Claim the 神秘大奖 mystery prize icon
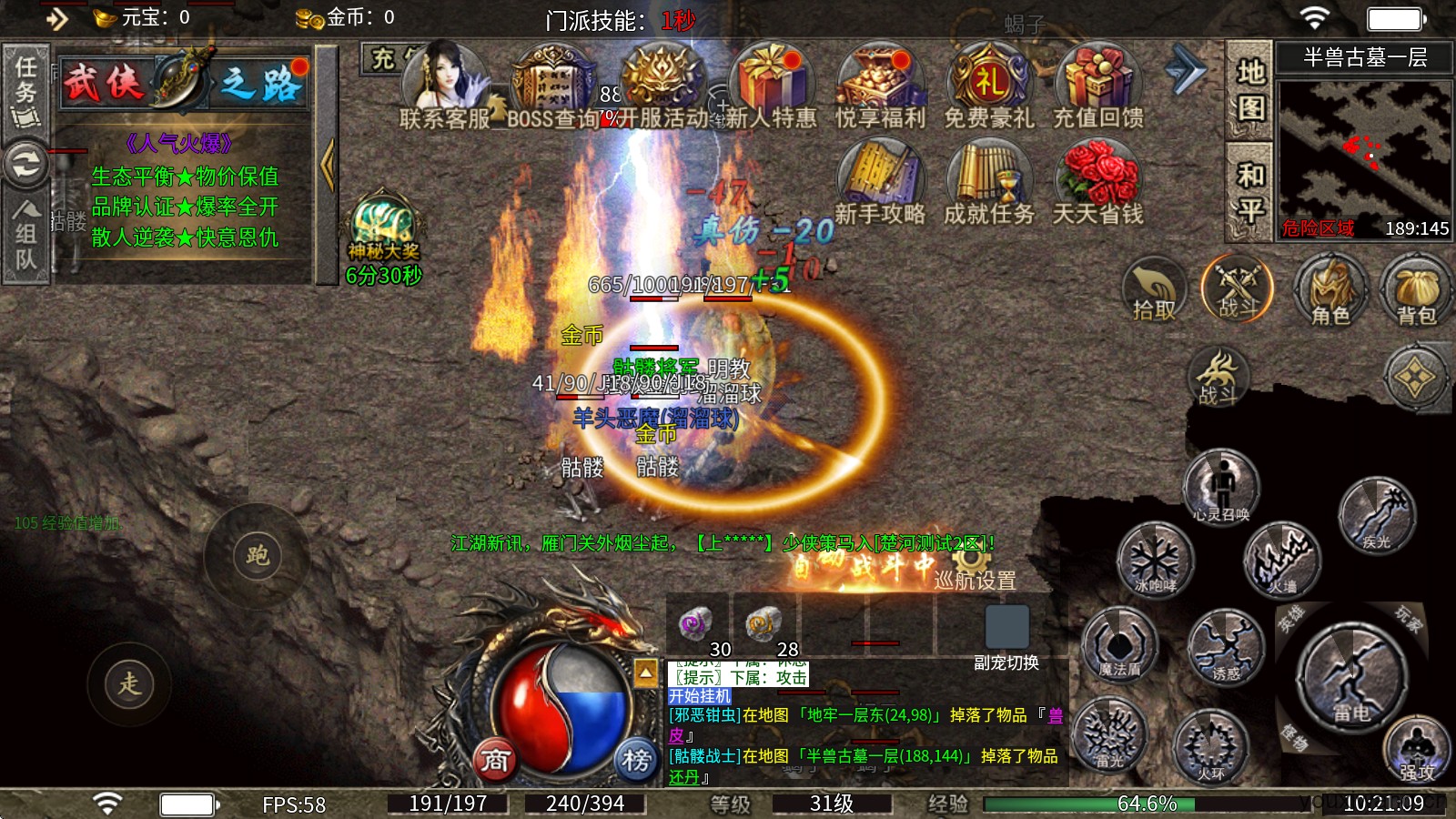Image resolution: width=1456 pixels, height=819 pixels. point(383,227)
